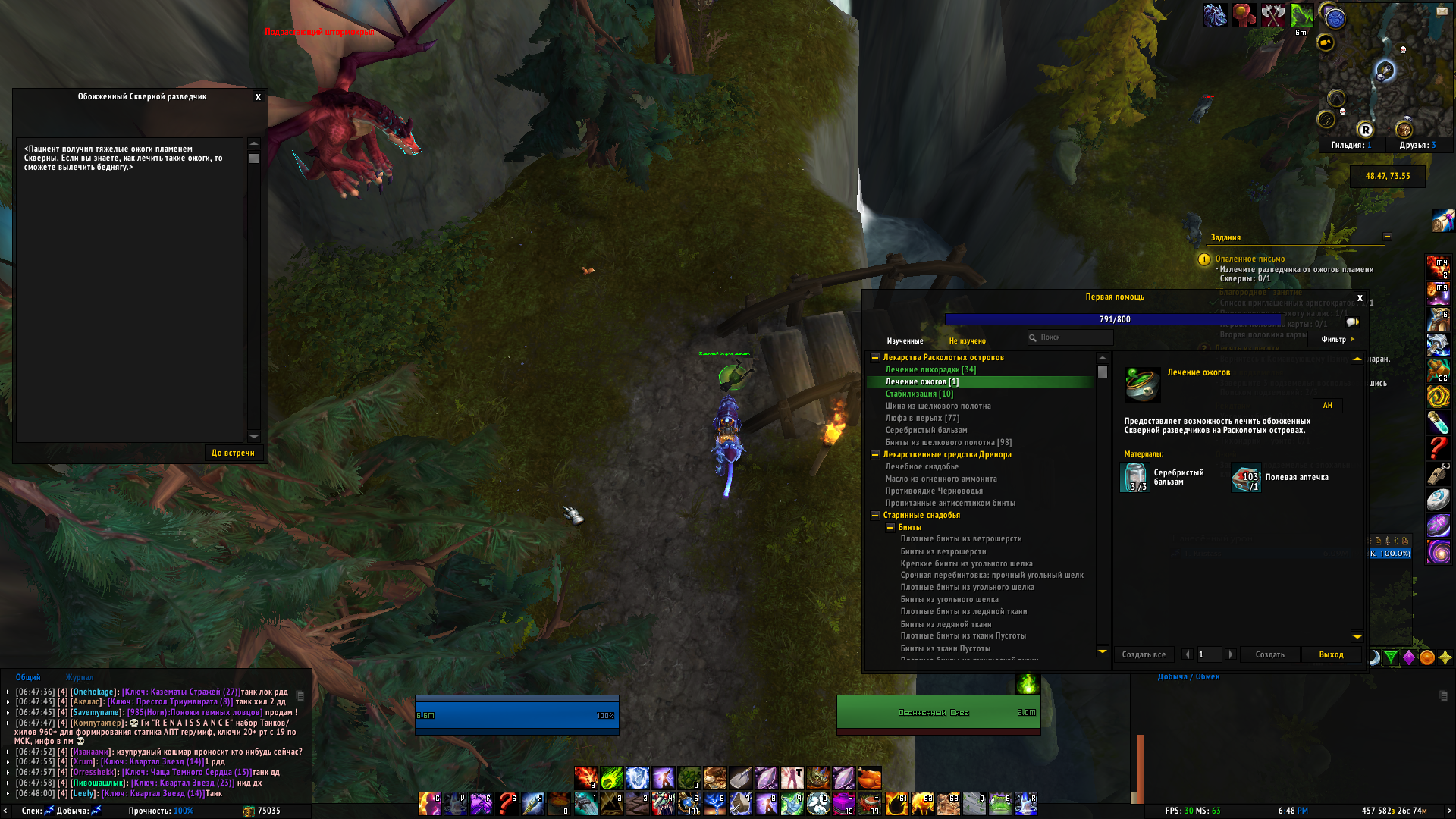Select the 'Полевая аптечка' material icon
Image resolution: width=1456 pixels, height=819 pixels.
pyautogui.click(x=1245, y=478)
